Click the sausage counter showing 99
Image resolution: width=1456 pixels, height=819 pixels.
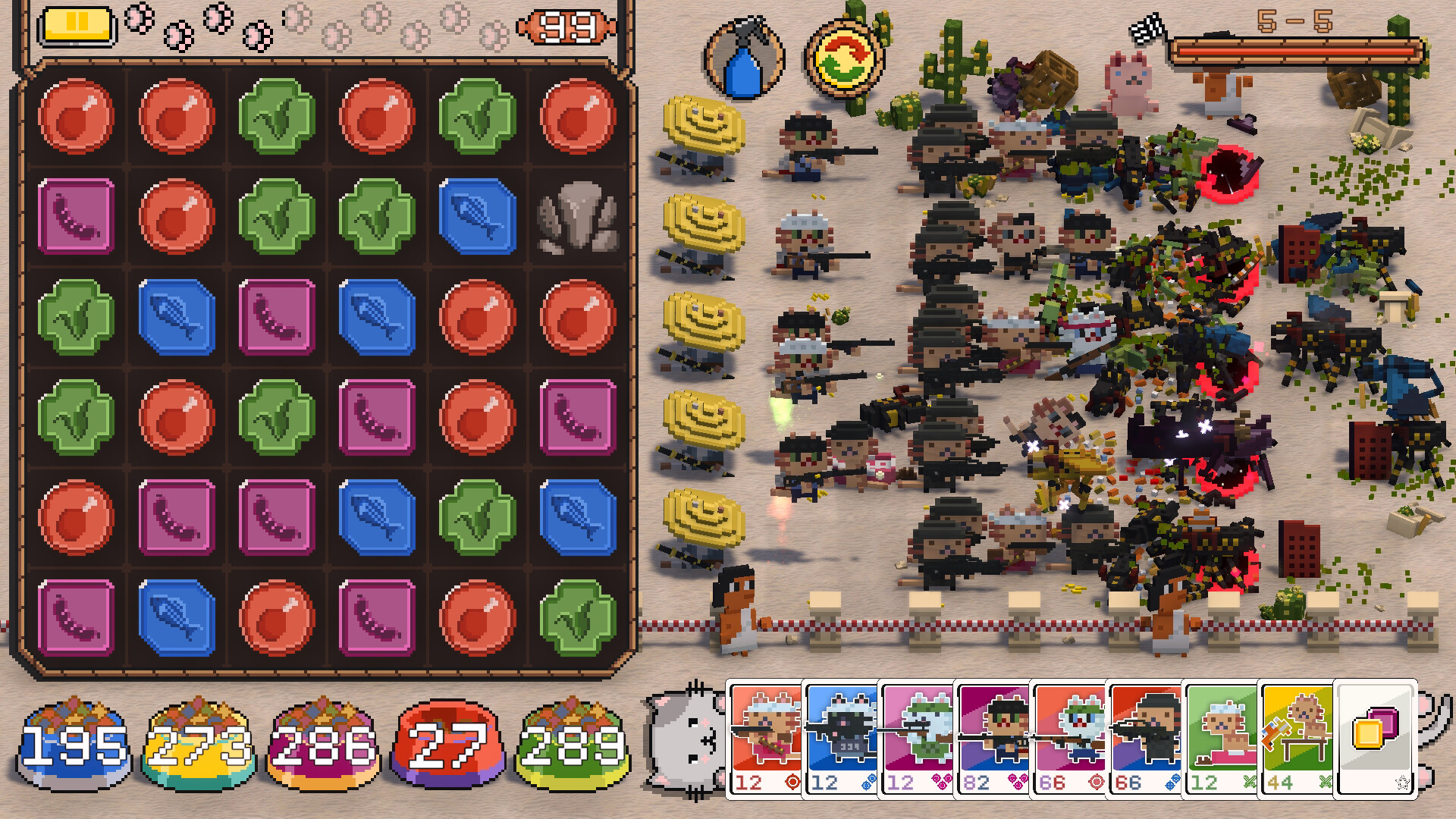point(567,26)
